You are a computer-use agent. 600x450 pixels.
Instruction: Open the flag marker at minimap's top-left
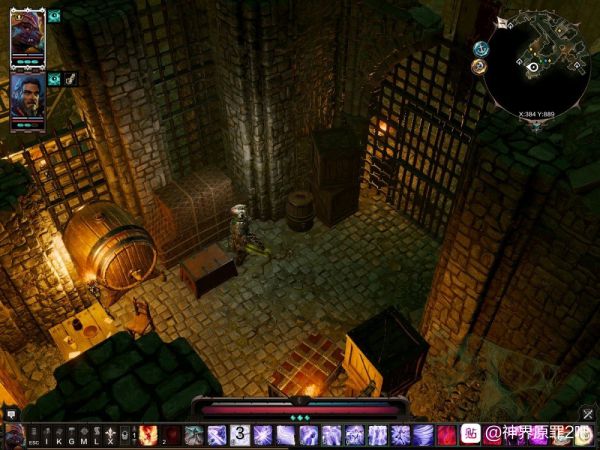click(x=501, y=22)
